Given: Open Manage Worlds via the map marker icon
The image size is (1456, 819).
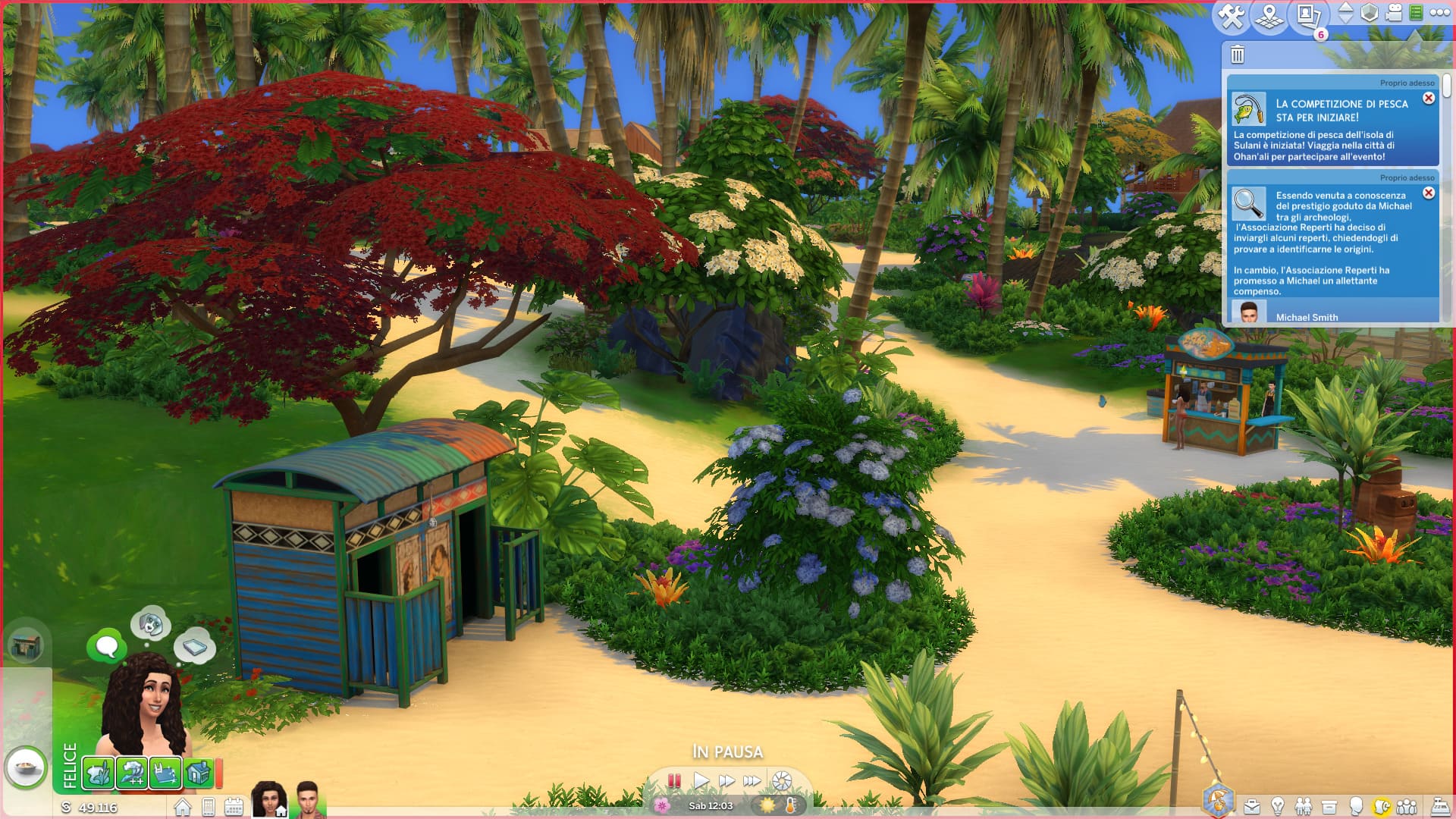Looking at the screenshot, I should click(1268, 15).
